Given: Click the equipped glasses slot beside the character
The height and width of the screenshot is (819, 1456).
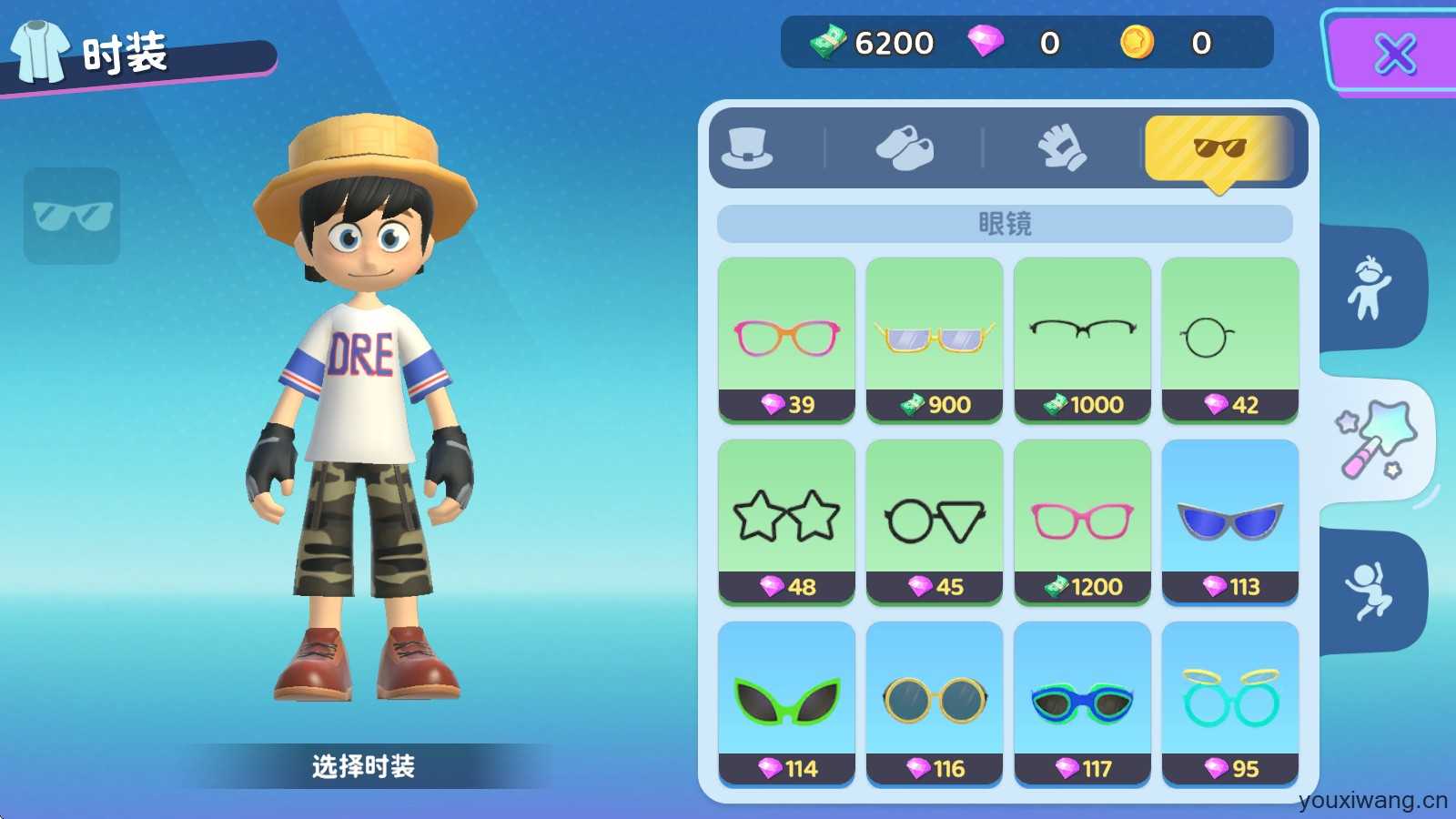Looking at the screenshot, I should [72, 216].
